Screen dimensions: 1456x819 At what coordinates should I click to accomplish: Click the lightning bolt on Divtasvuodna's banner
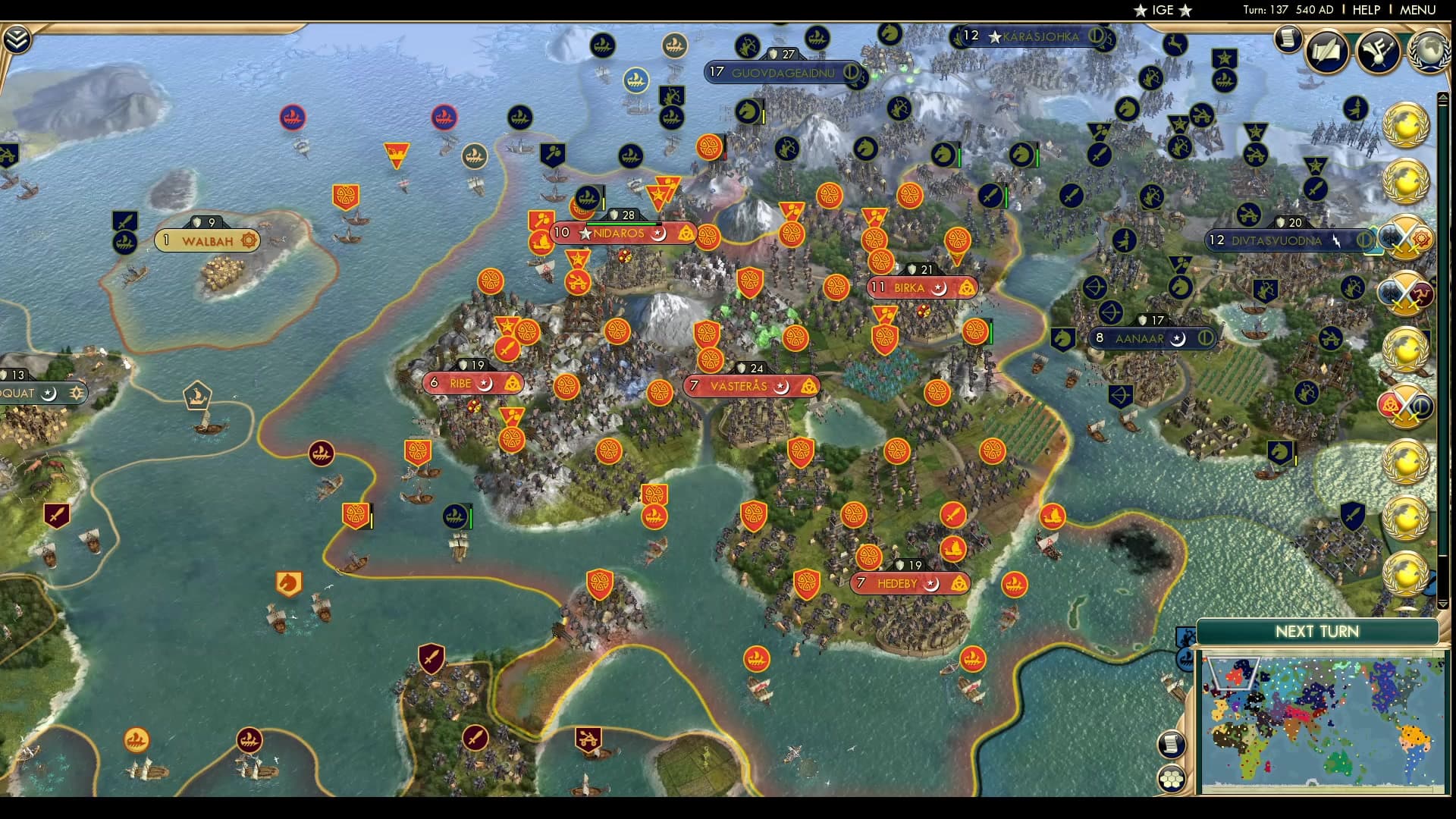pyautogui.click(x=1337, y=241)
